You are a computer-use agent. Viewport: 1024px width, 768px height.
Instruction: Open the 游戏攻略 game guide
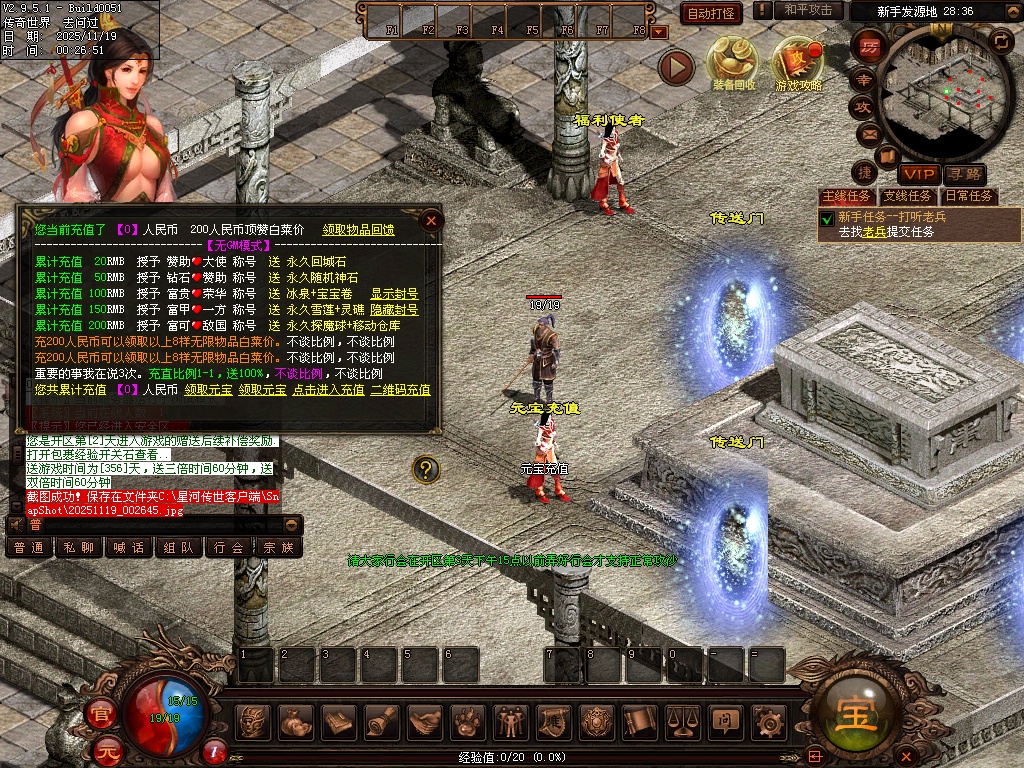pyautogui.click(x=798, y=66)
